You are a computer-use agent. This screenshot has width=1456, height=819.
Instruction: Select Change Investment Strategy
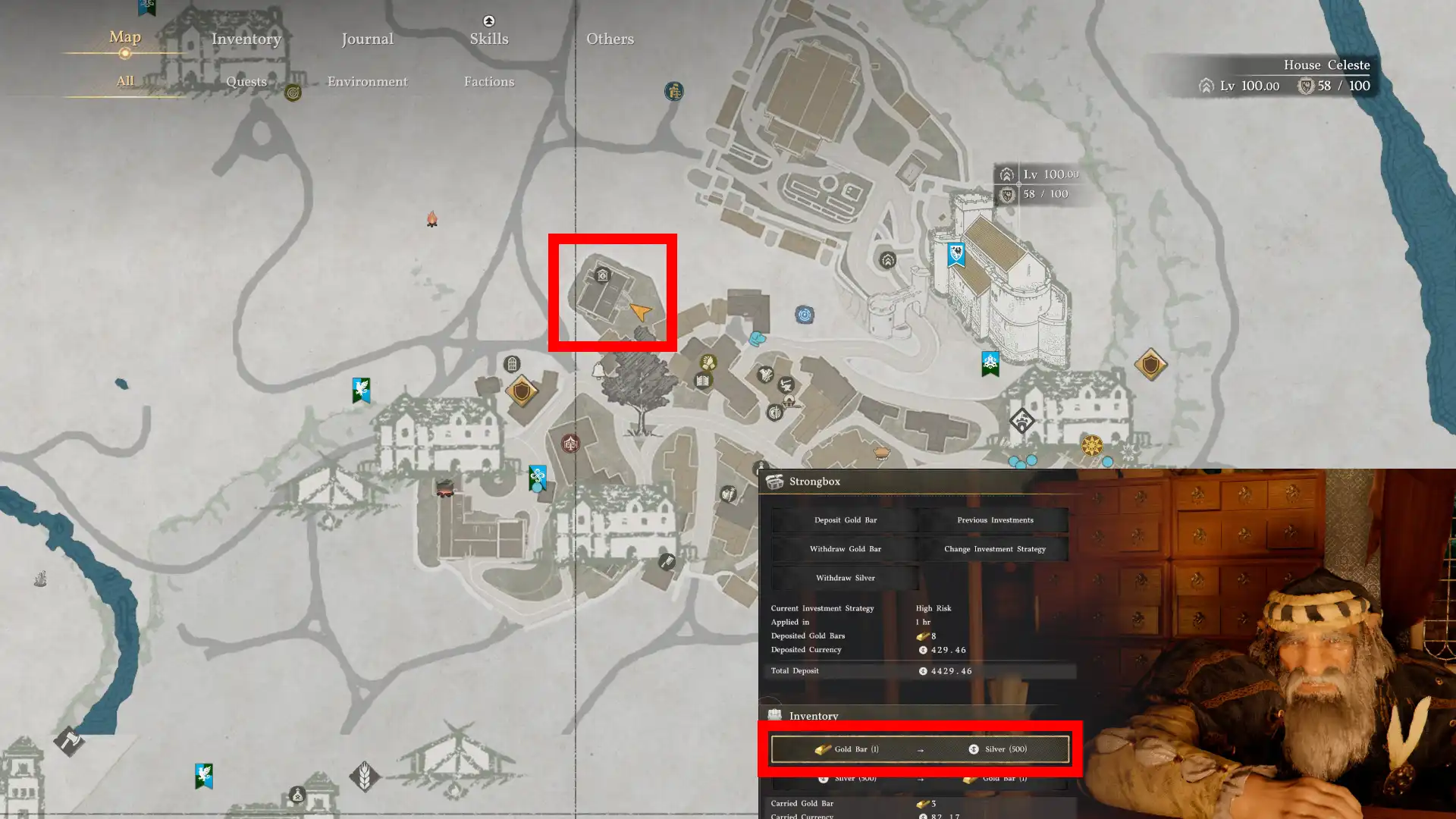[x=995, y=549]
